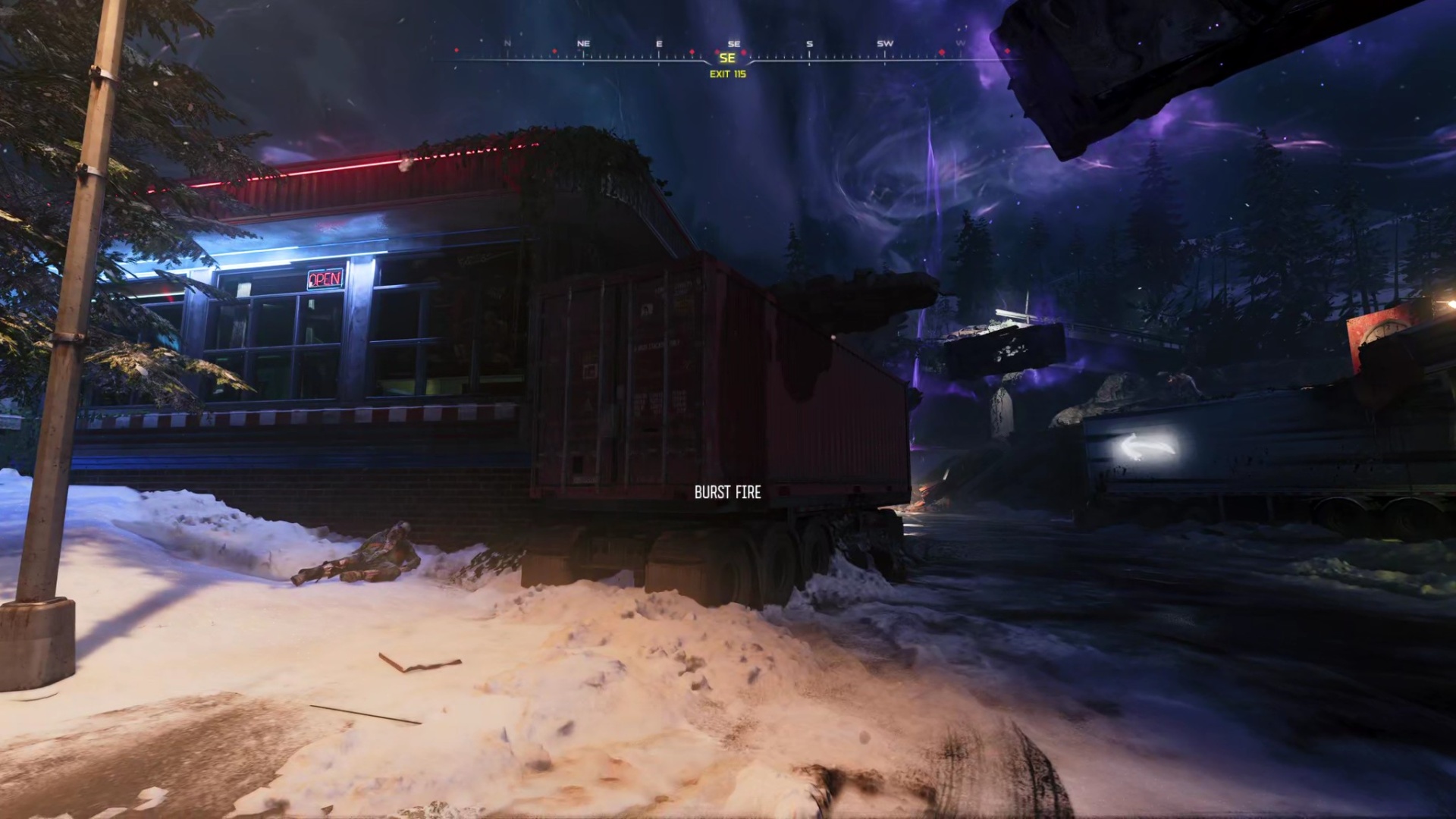Click the yellow EXIT 115 destination label
The image size is (1456, 819).
(x=728, y=74)
